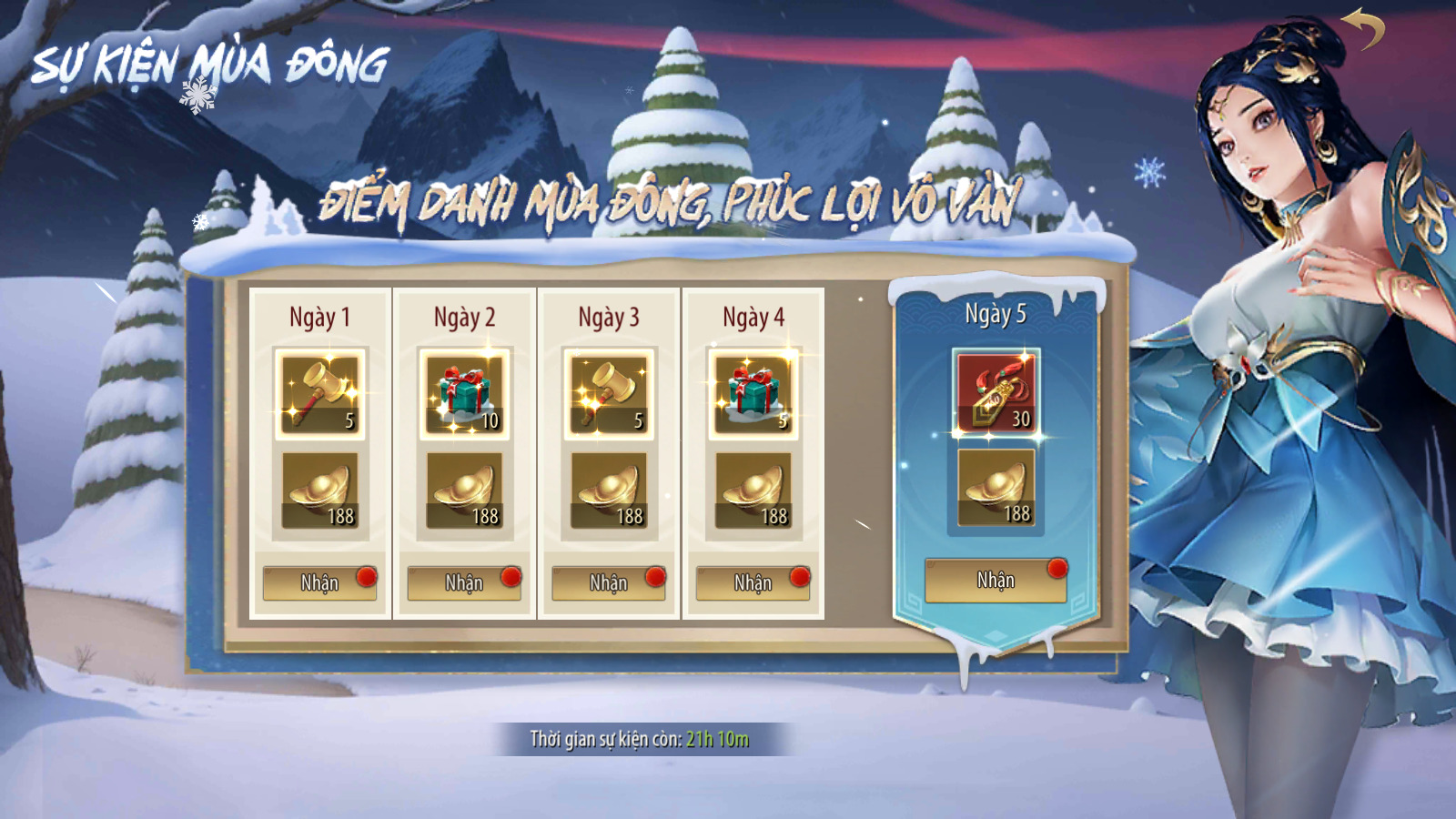Image resolution: width=1456 pixels, height=819 pixels.
Task: Claim the Ngày 3 reward with Nhận
Action: click(x=608, y=582)
